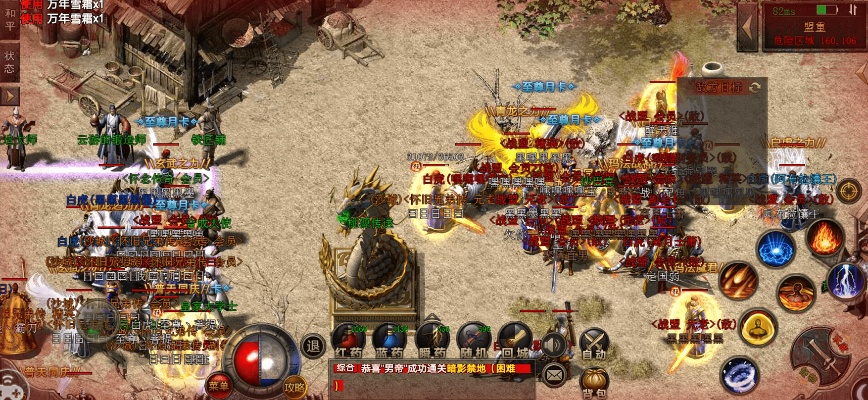Use the red potion (红药) slot
868x400 pixels.
[348, 340]
